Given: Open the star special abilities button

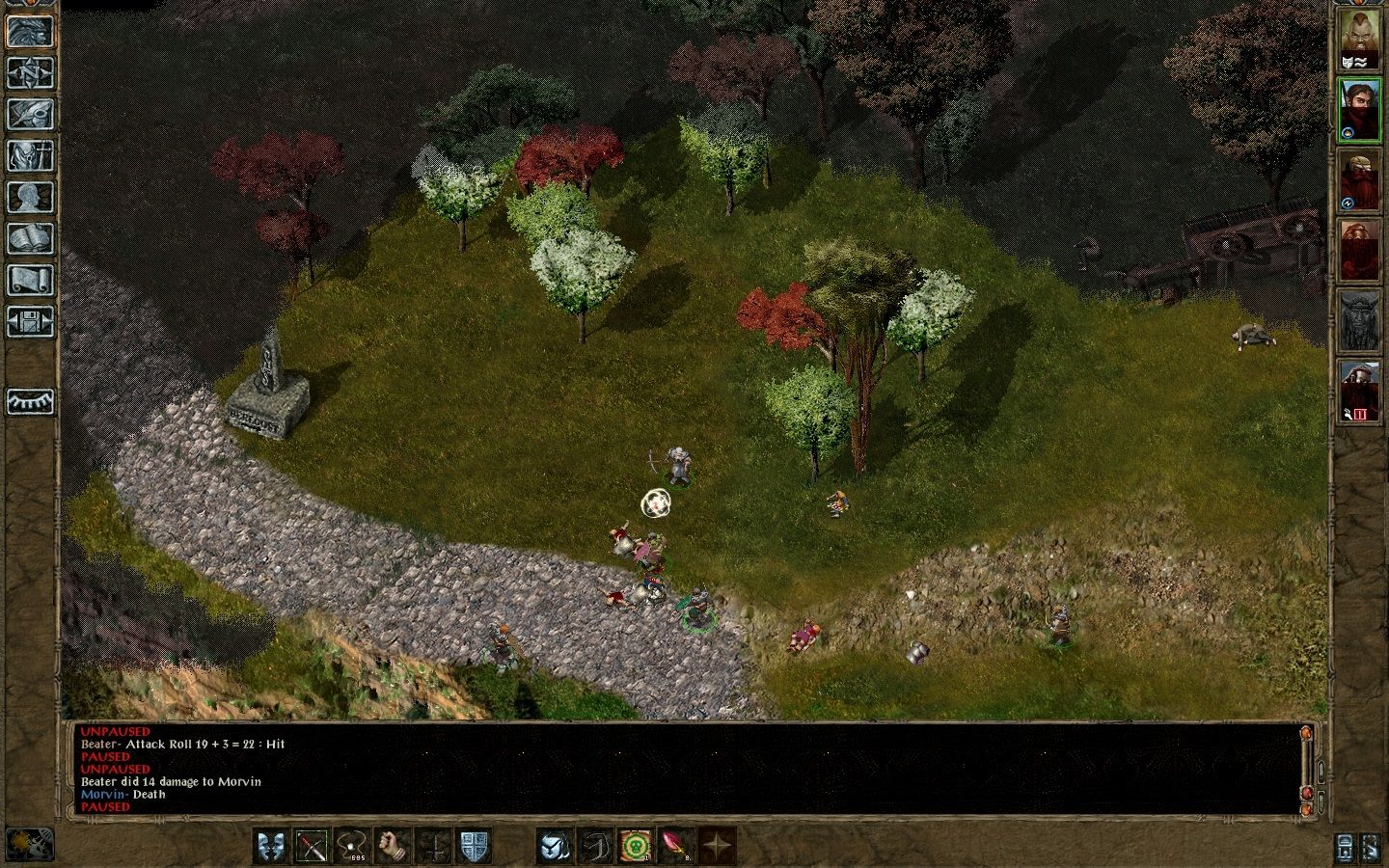Looking at the screenshot, I should coord(716,846).
